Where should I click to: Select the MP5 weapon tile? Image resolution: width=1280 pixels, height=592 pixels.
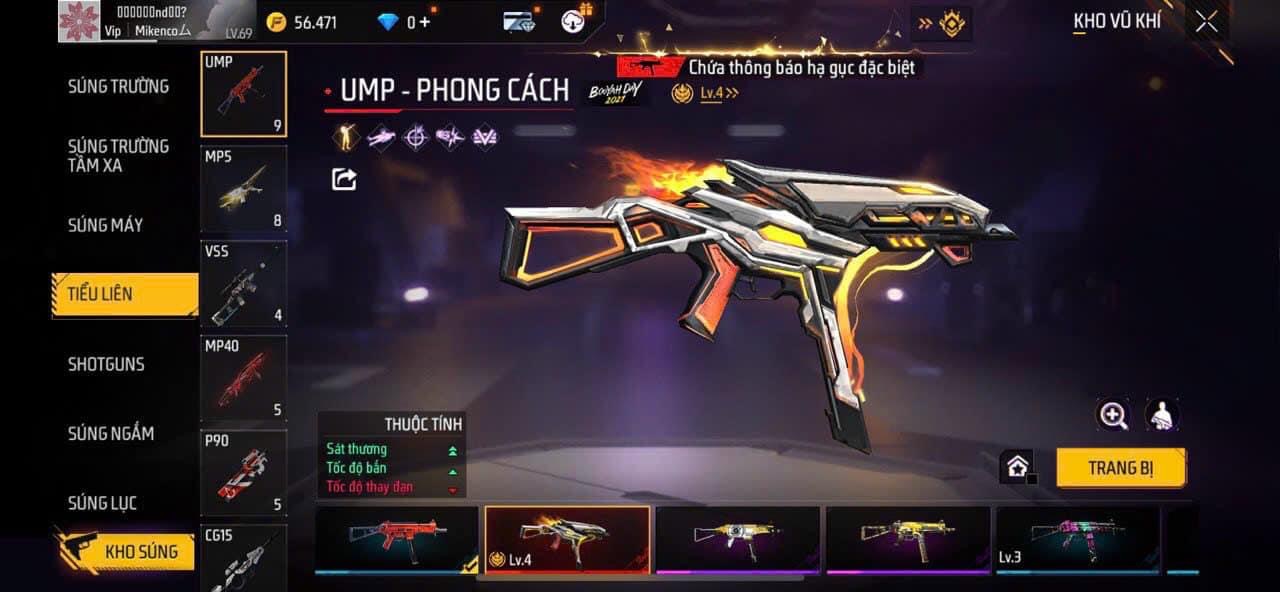coord(243,189)
